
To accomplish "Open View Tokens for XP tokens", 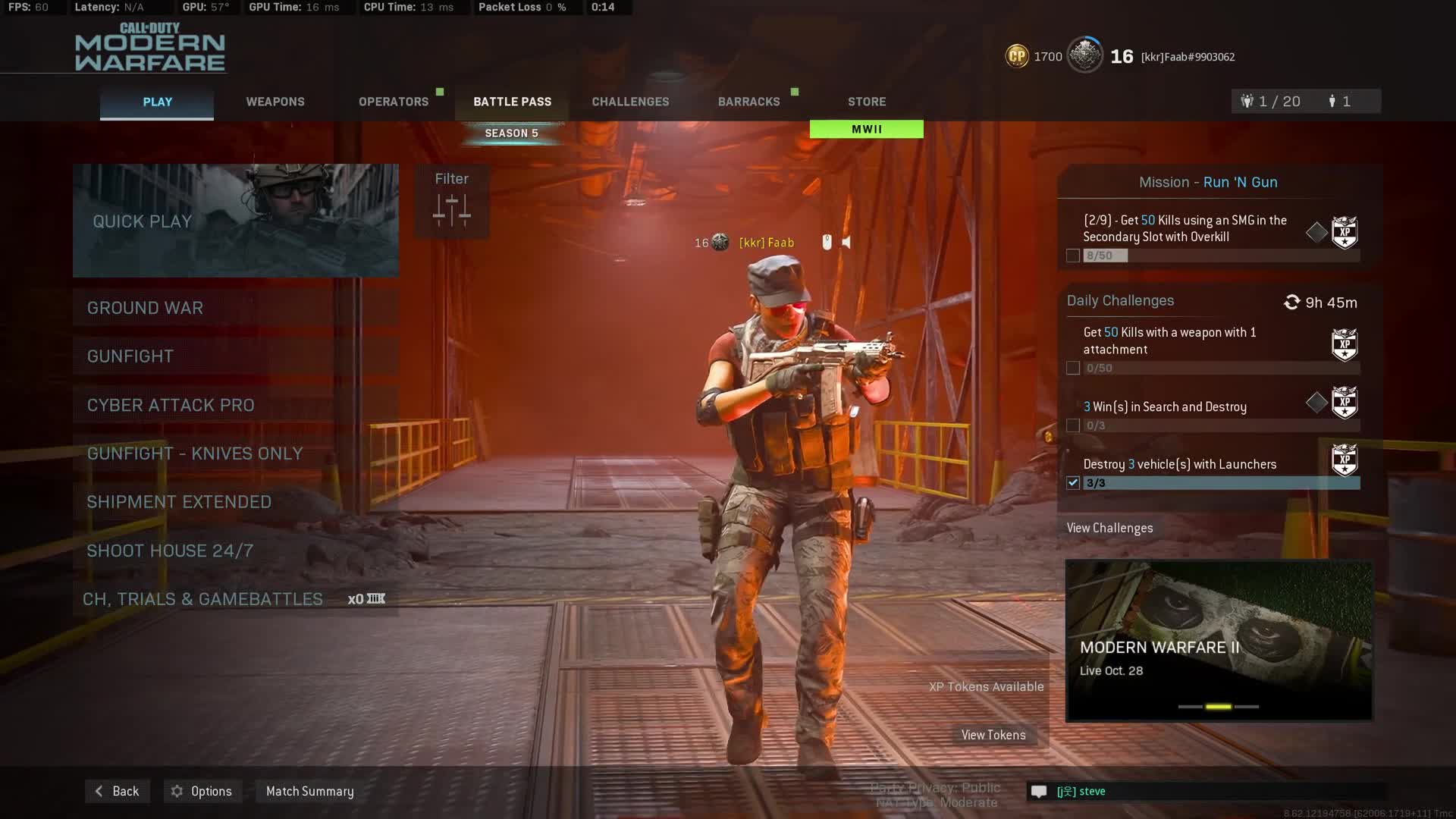I will (993, 735).
